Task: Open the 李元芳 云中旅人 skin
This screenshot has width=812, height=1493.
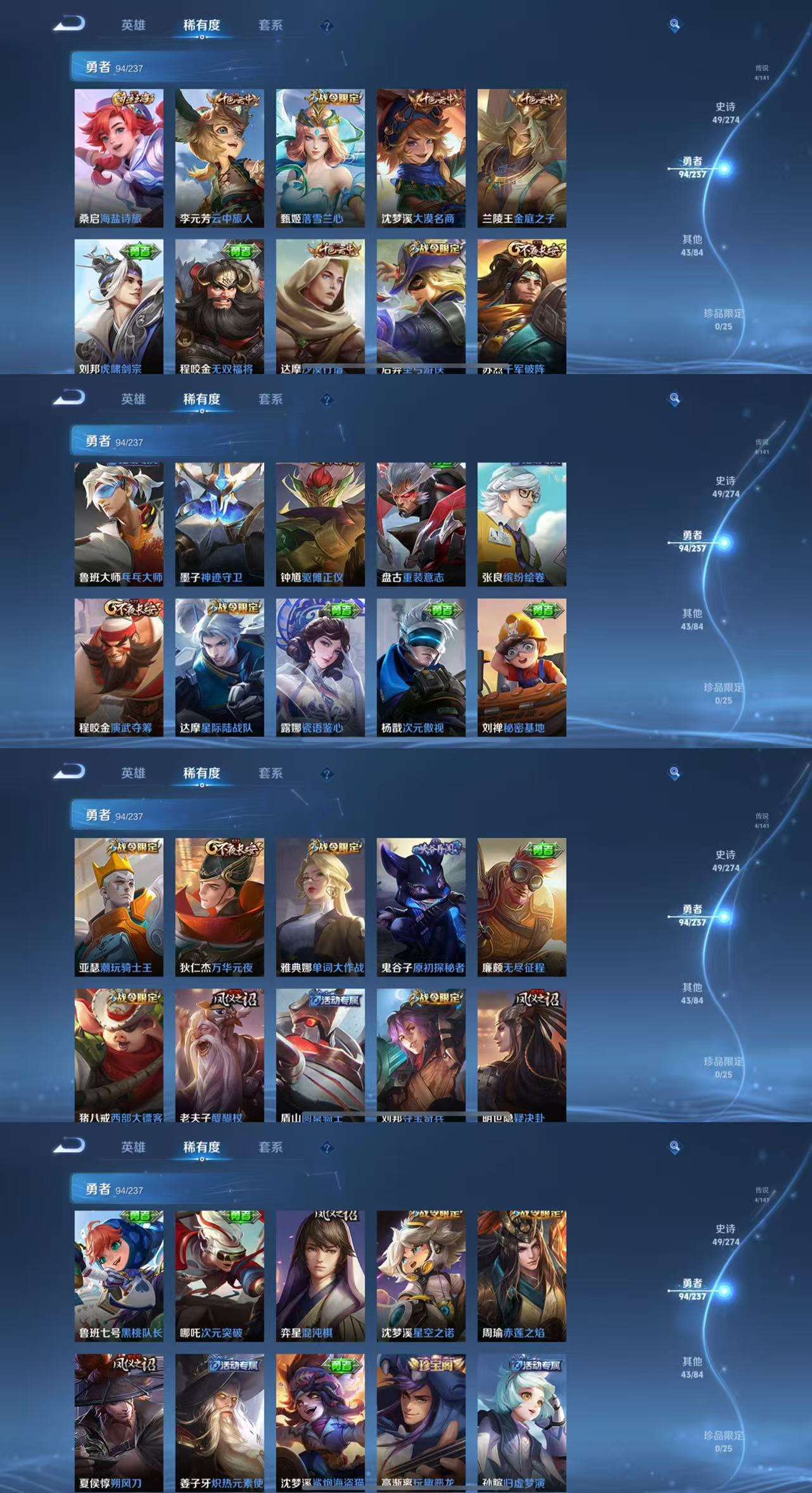Action: 219,158
